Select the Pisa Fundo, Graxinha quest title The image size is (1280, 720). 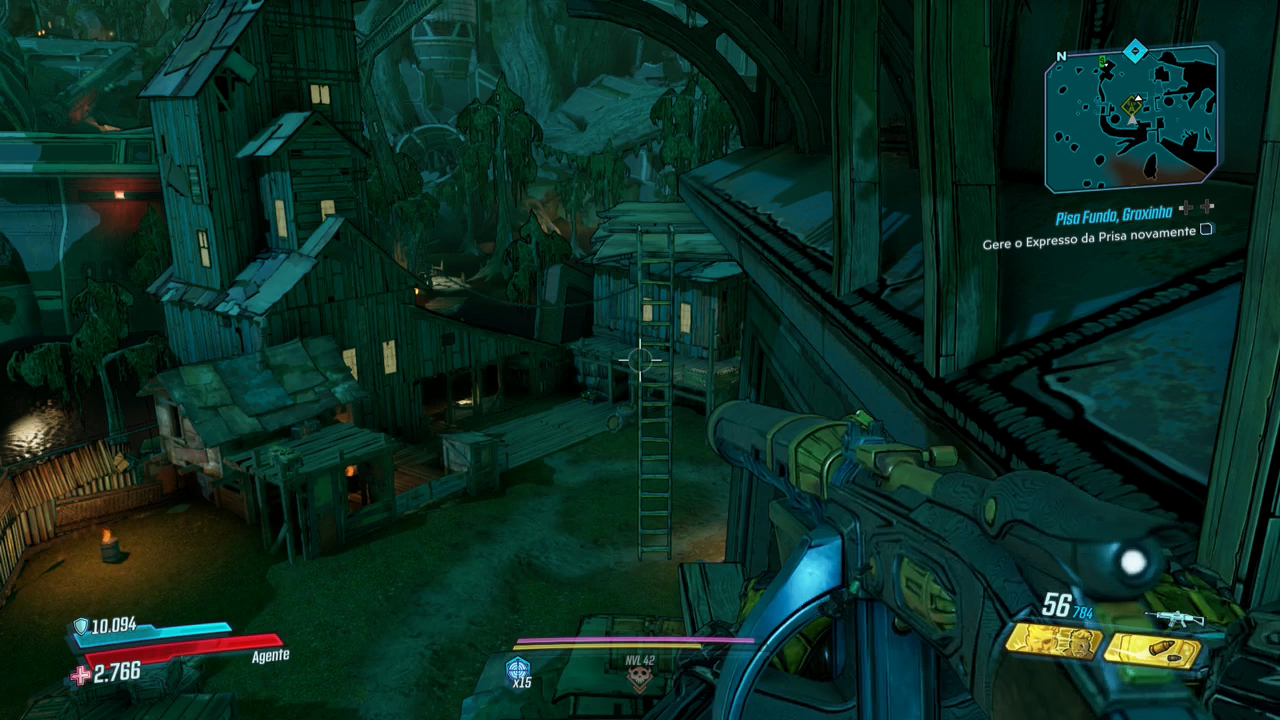tap(1115, 216)
